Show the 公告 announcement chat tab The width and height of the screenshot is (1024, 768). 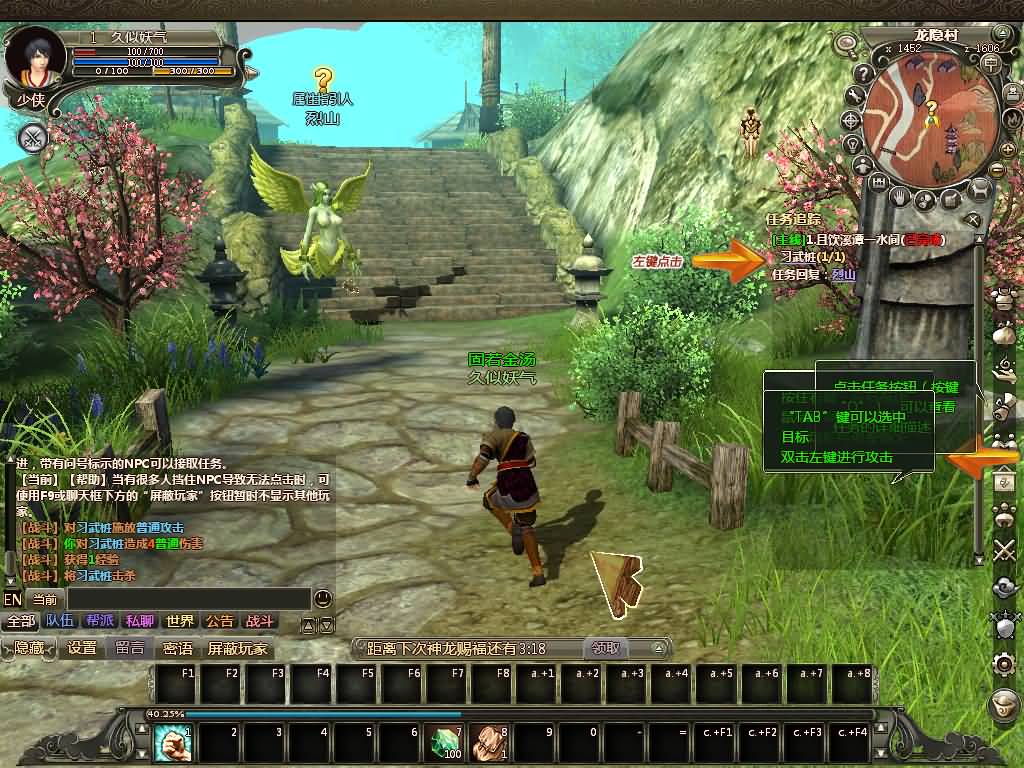(x=219, y=621)
